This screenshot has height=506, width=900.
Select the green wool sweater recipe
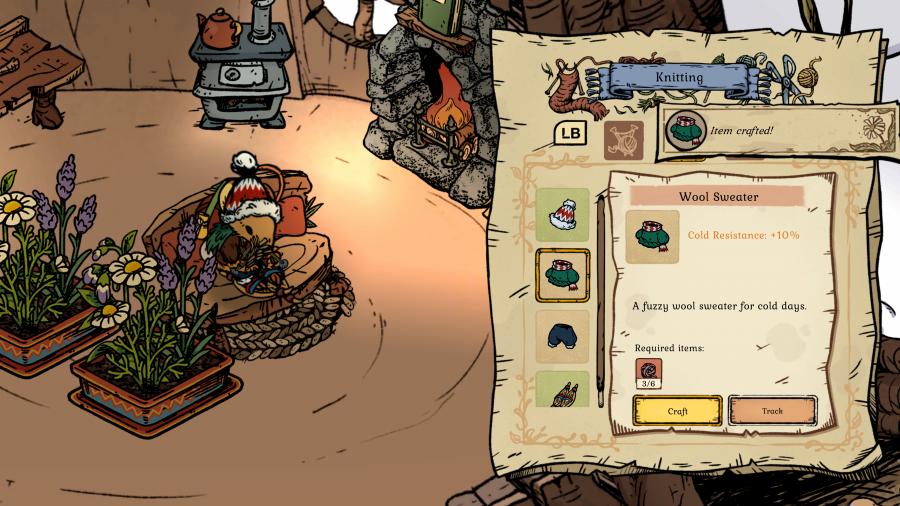click(562, 275)
